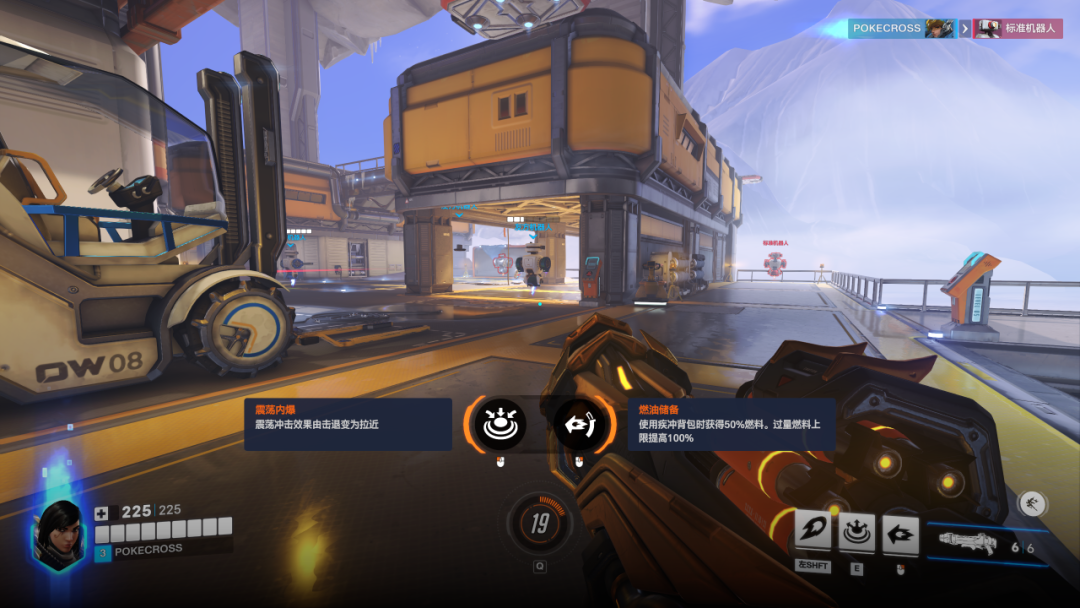Click the round icon above the ammo panel

coord(1031,503)
